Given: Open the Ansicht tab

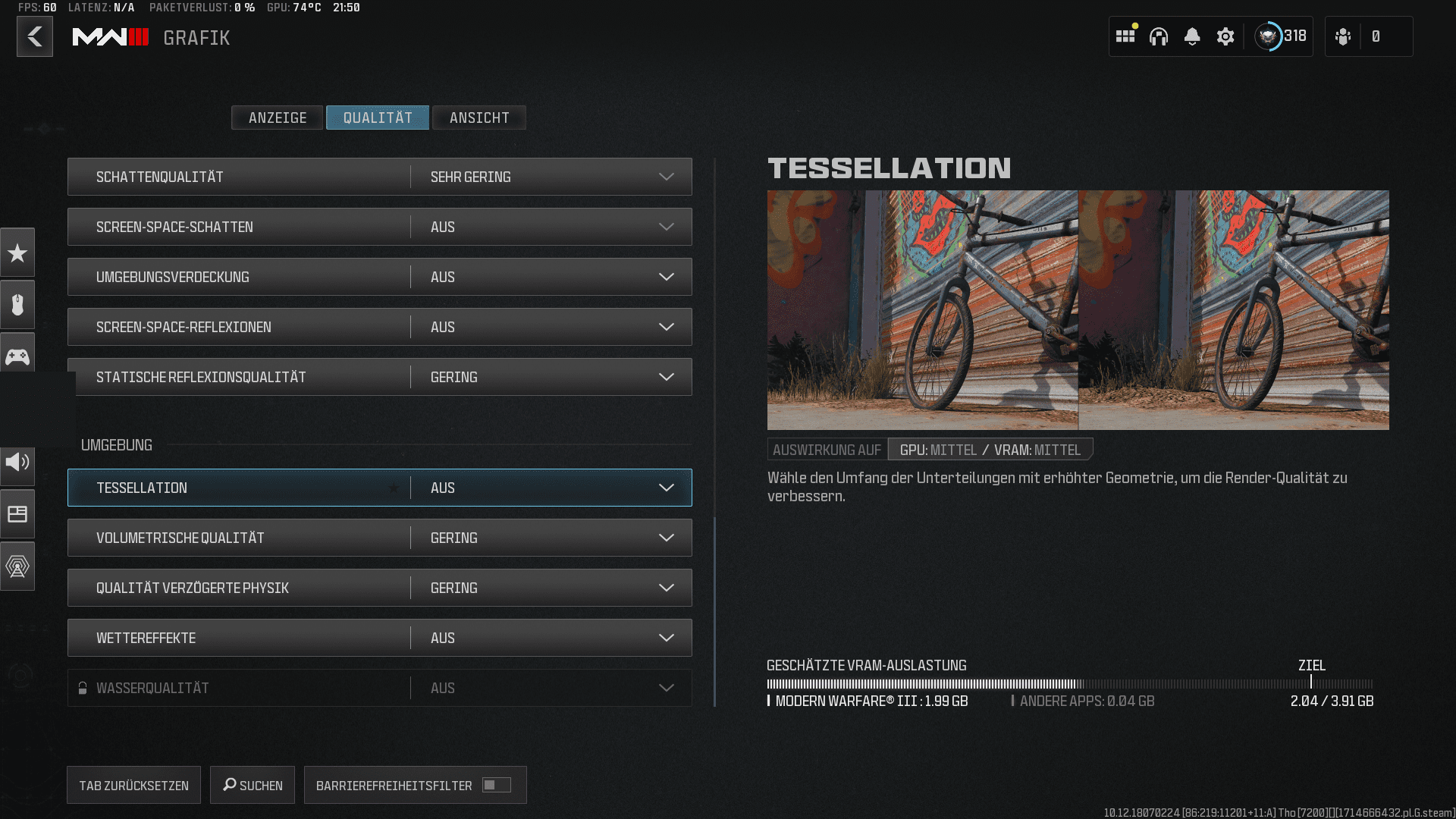Looking at the screenshot, I should pos(479,118).
